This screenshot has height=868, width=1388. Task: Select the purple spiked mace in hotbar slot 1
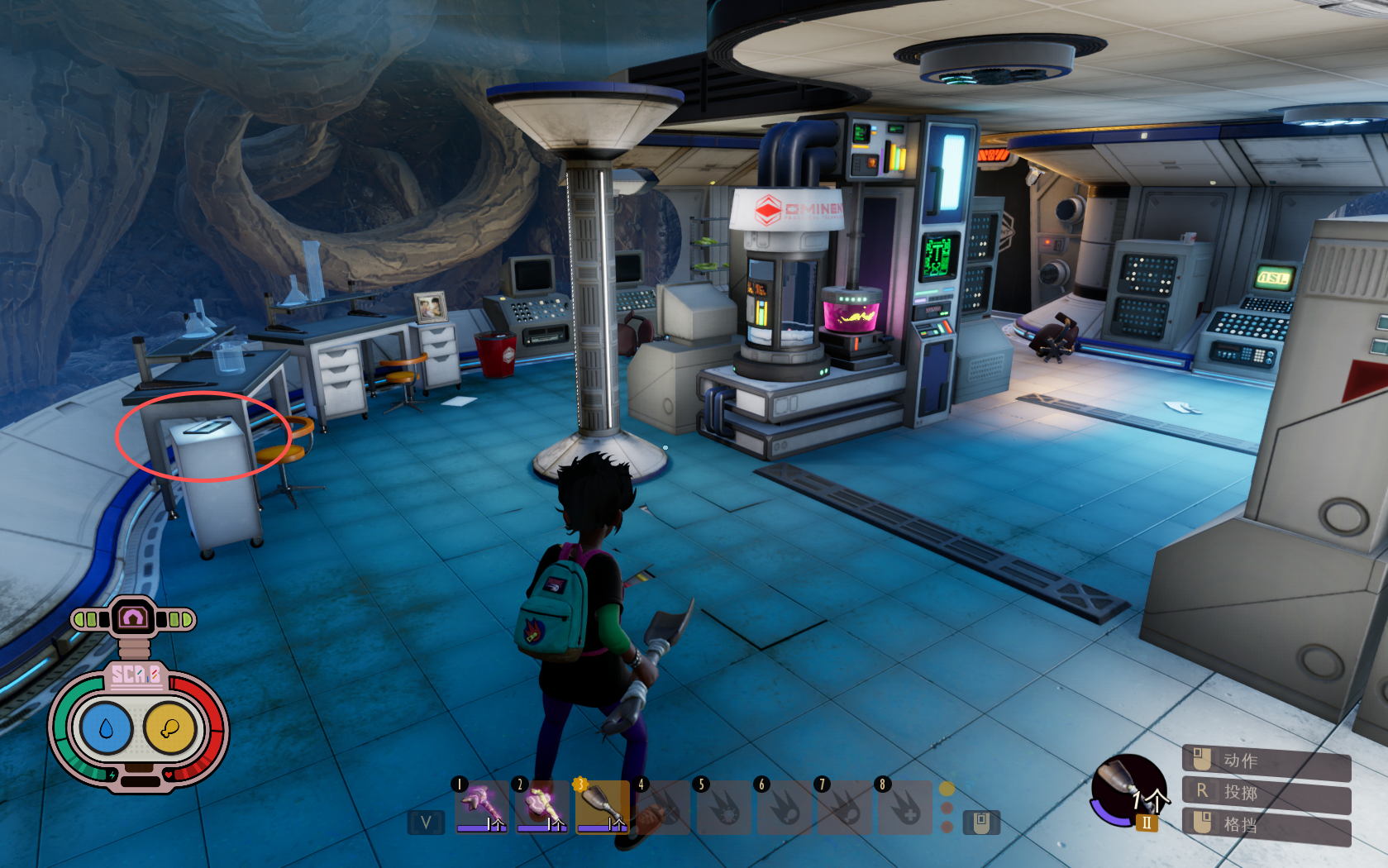tap(481, 805)
